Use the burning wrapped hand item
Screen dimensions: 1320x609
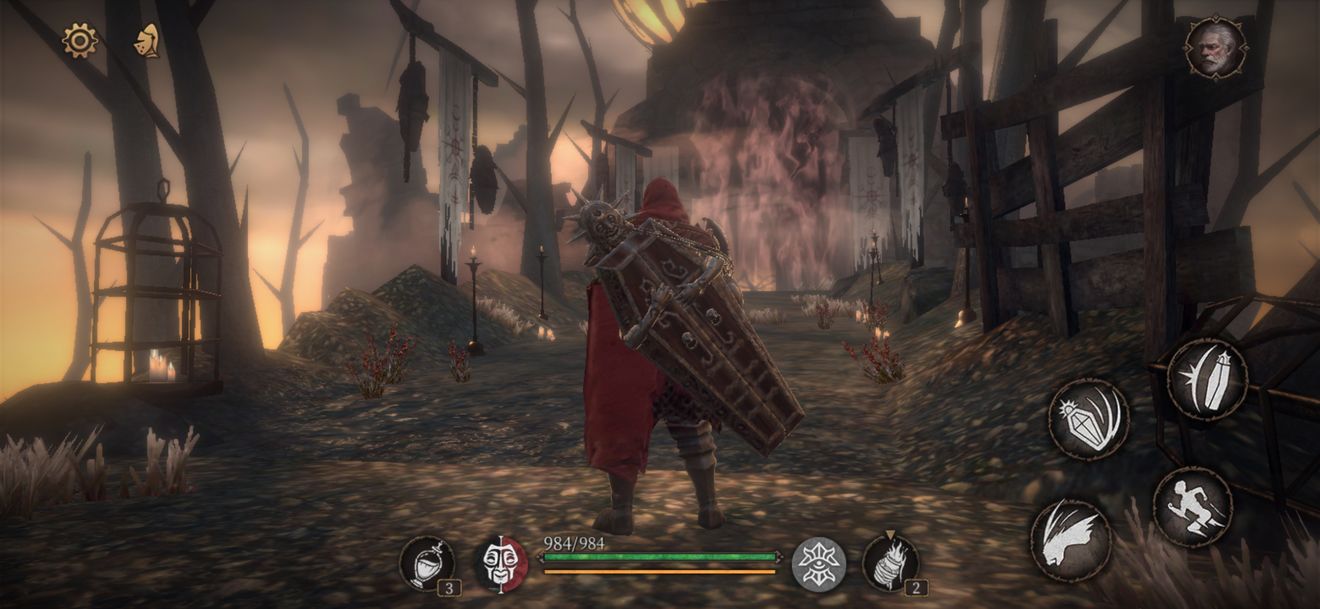point(889,563)
